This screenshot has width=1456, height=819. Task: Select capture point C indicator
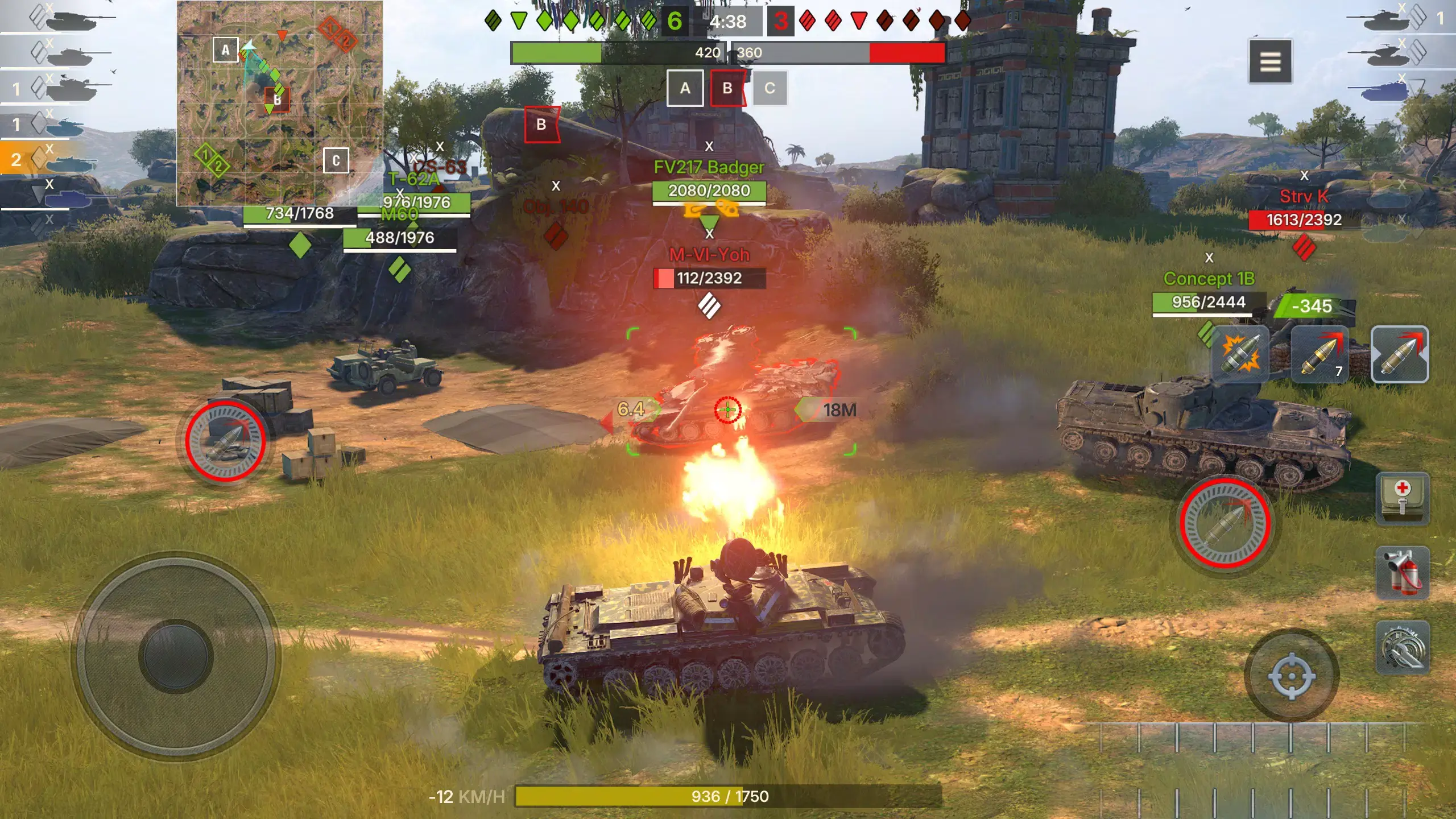point(771,88)
